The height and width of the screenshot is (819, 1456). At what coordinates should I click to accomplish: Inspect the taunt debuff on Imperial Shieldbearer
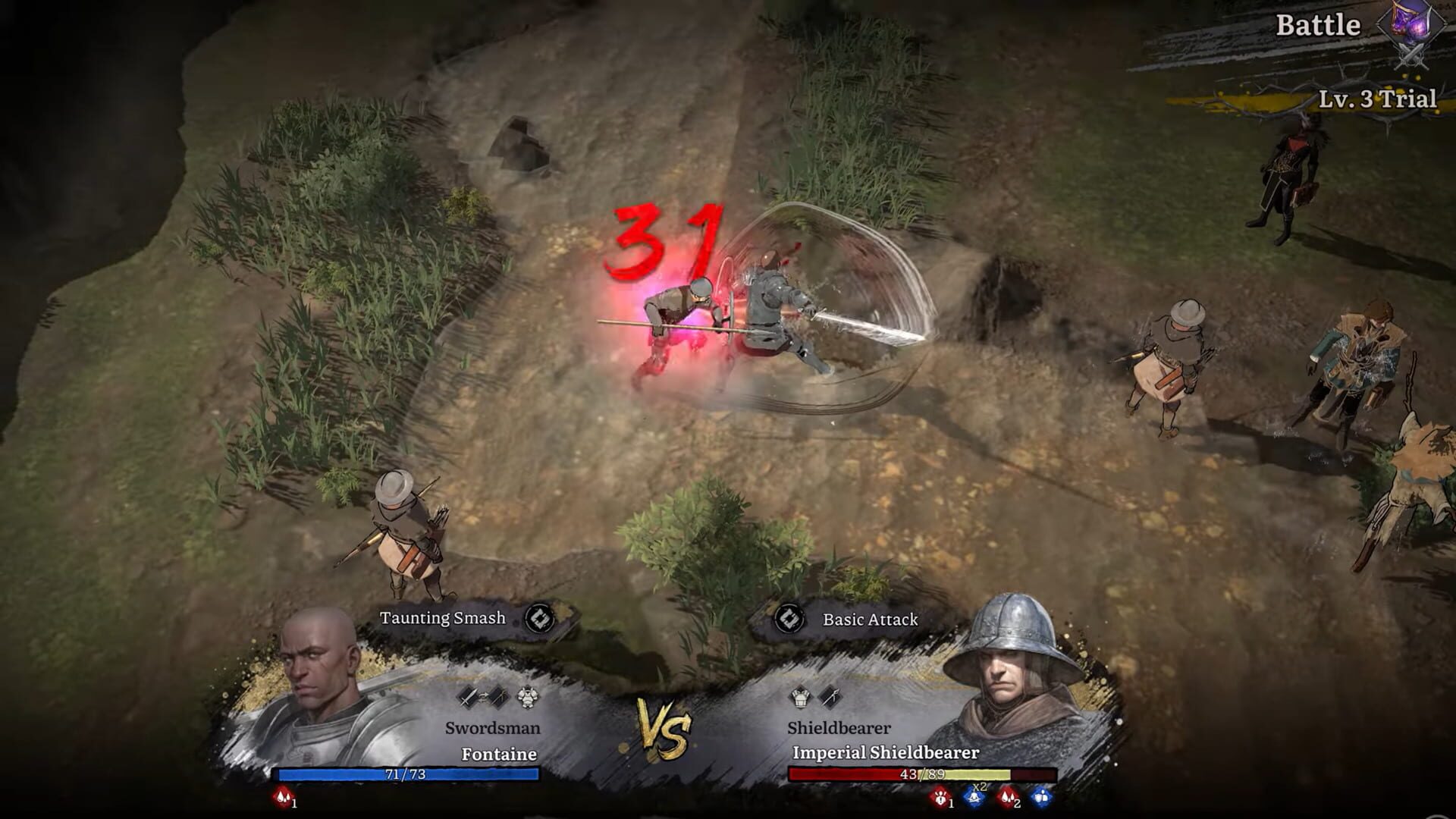click(x=941, y=799)
